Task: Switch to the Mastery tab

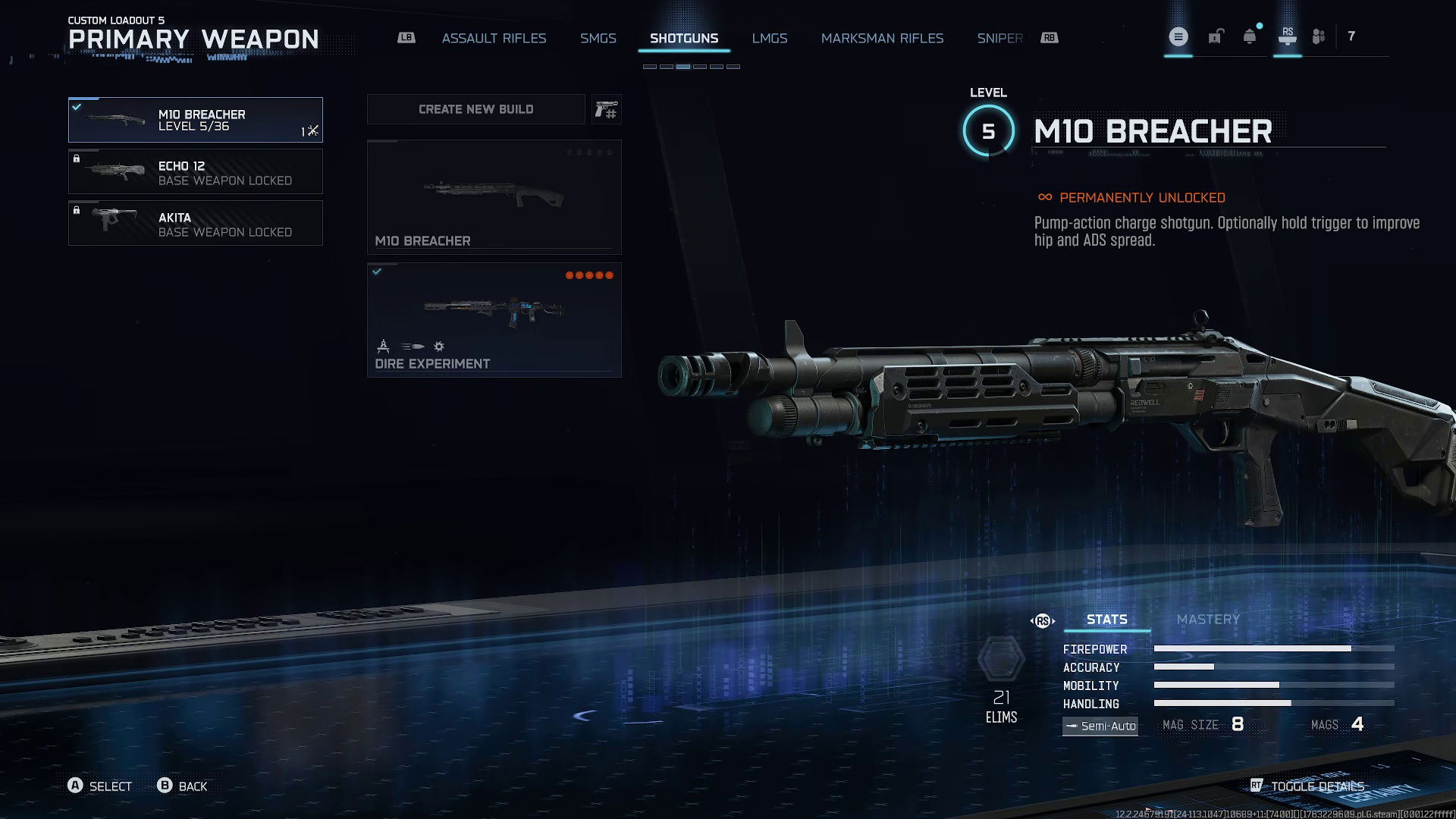Action: (x=1207, y=620)
